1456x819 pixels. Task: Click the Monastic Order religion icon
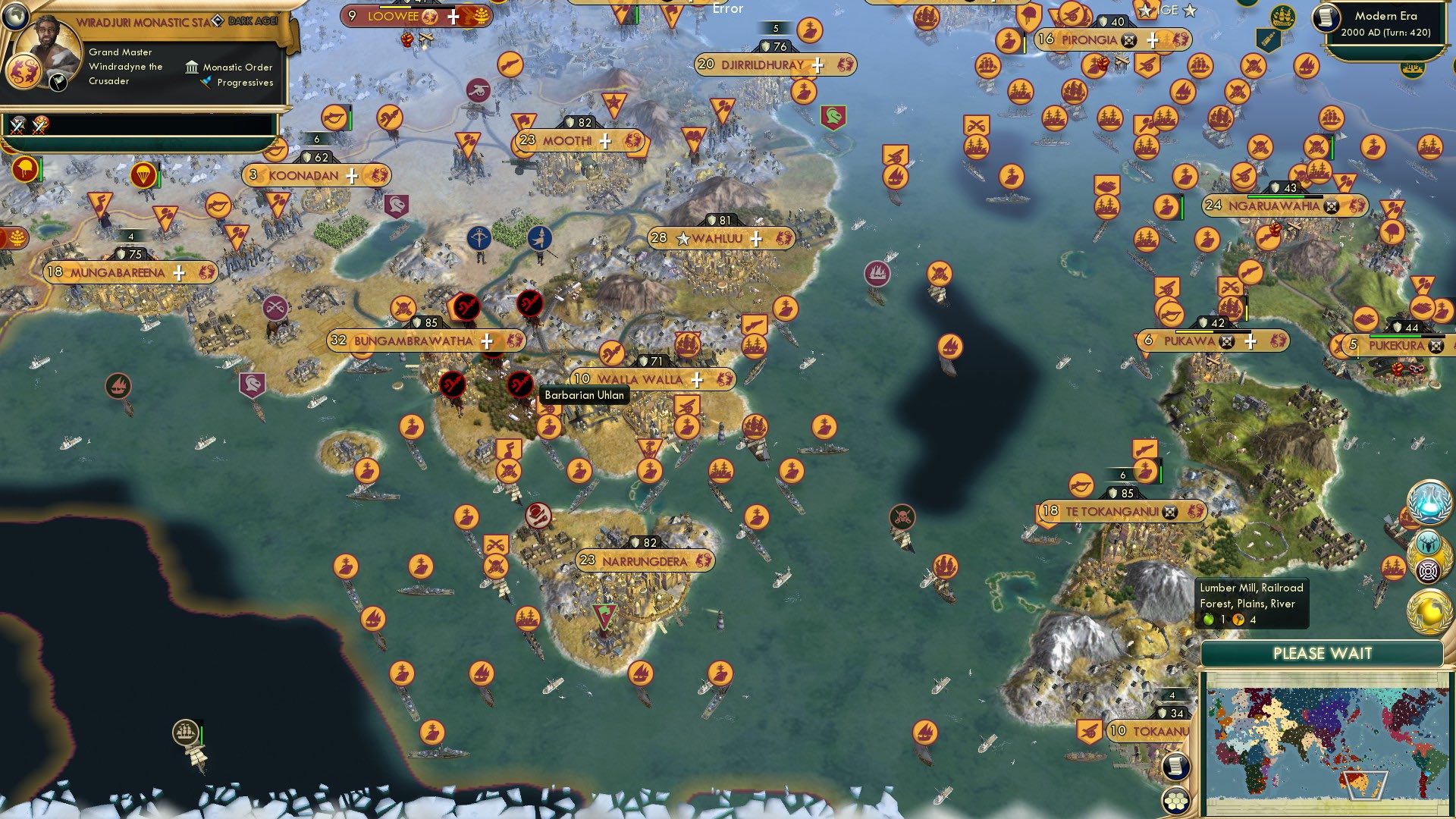click(x=193, y=67)
